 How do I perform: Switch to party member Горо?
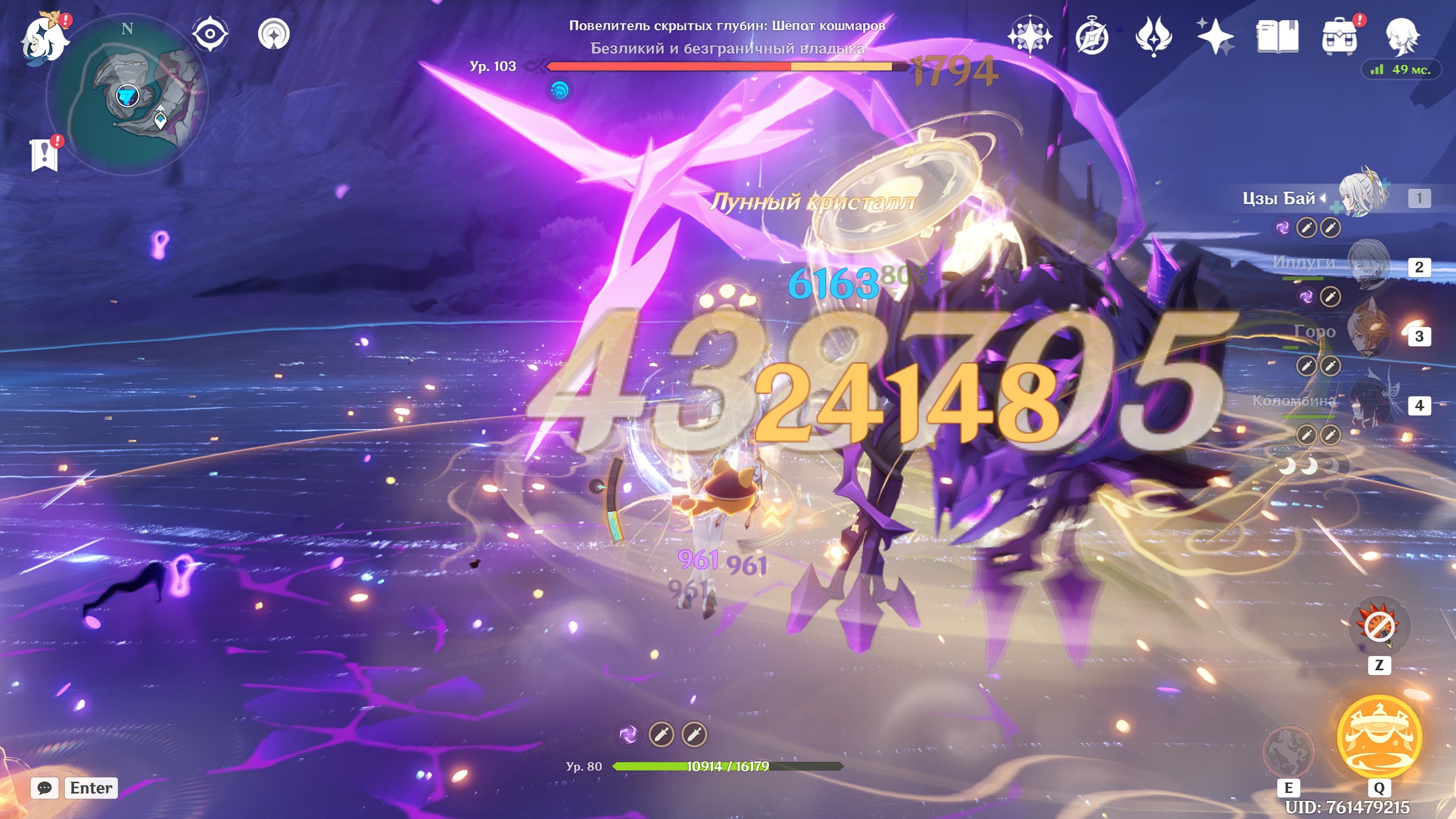click(x=1367, y=336)
